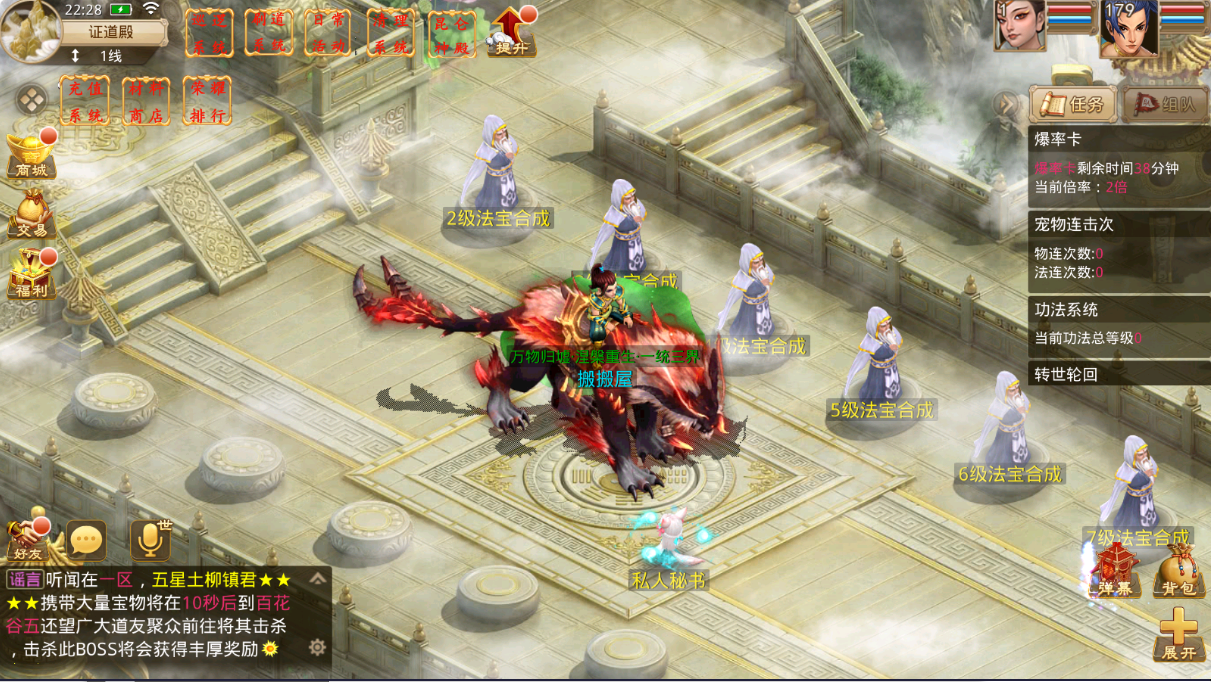Viewport: 1211px width, 682px height.
Task: Open the chat speech bubble icon
Action: [87, 540]
